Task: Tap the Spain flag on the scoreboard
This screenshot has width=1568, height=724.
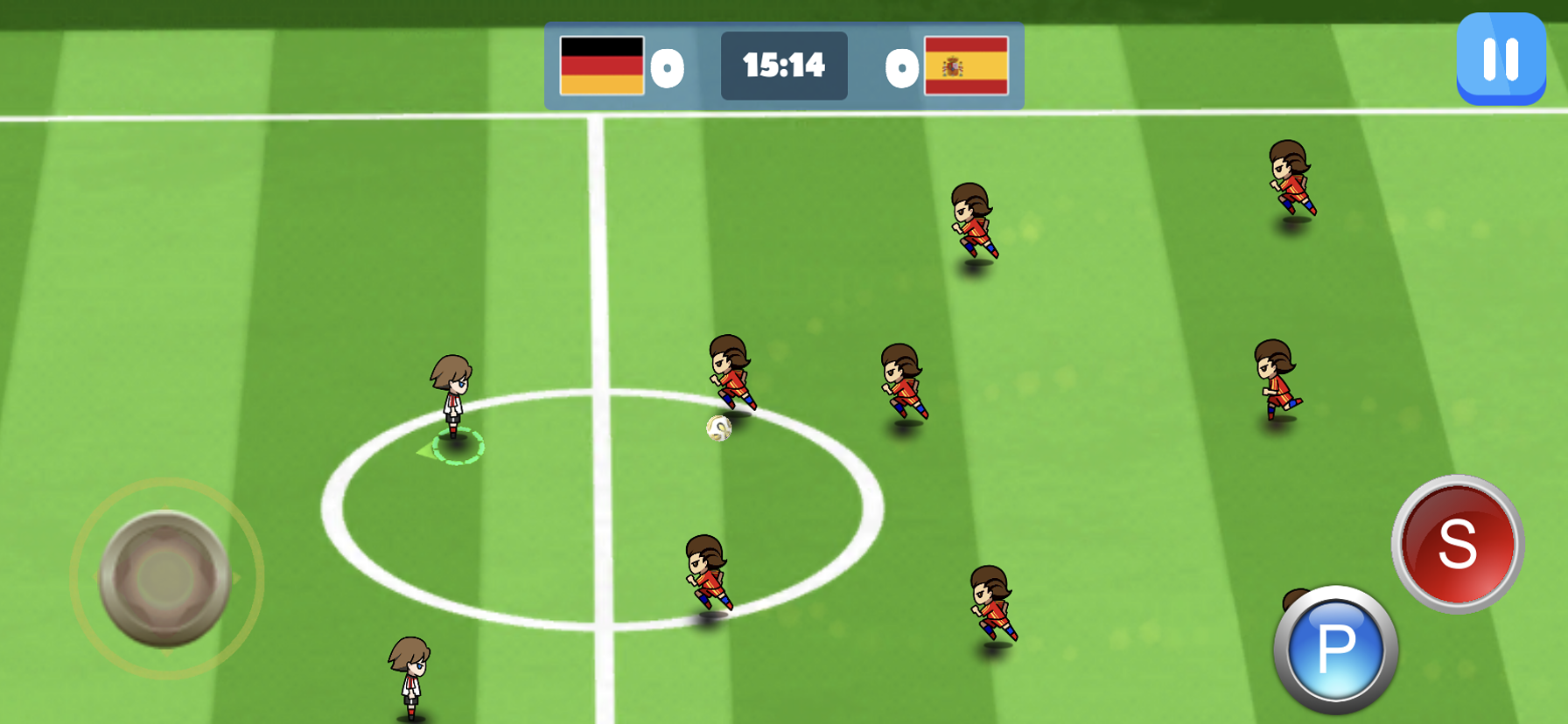Action: [x=967, y=64]
